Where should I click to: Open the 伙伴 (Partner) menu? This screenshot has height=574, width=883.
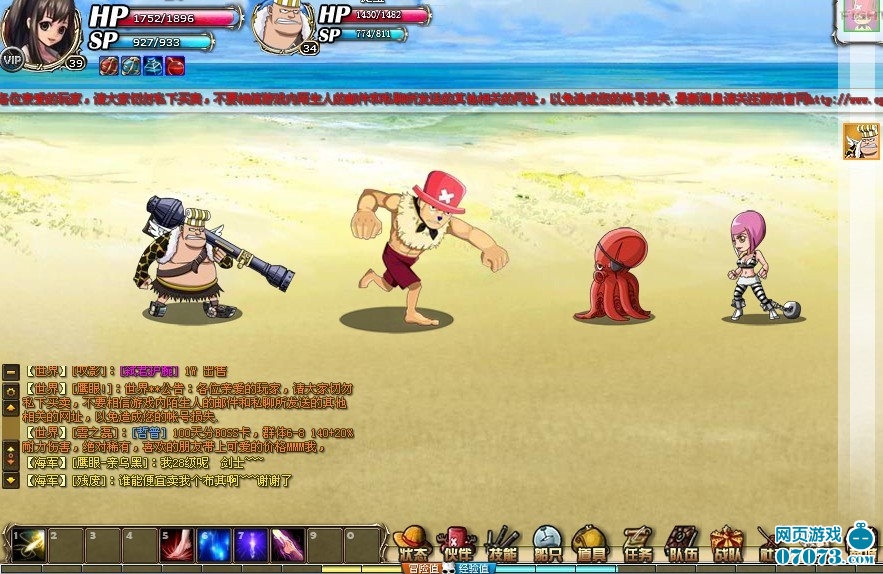456,544
